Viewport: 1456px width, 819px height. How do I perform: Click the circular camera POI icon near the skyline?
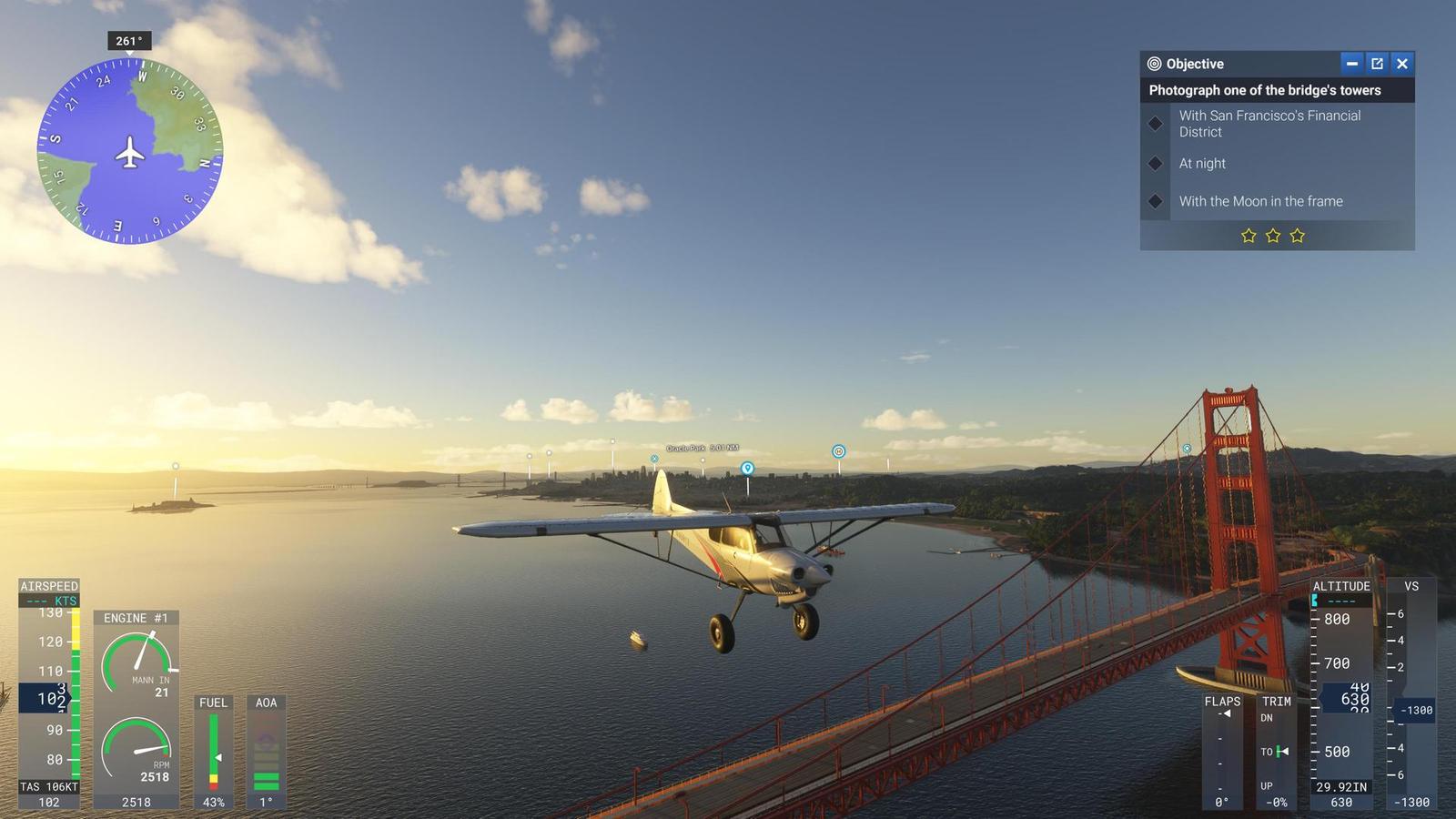[x=836, y=450]
